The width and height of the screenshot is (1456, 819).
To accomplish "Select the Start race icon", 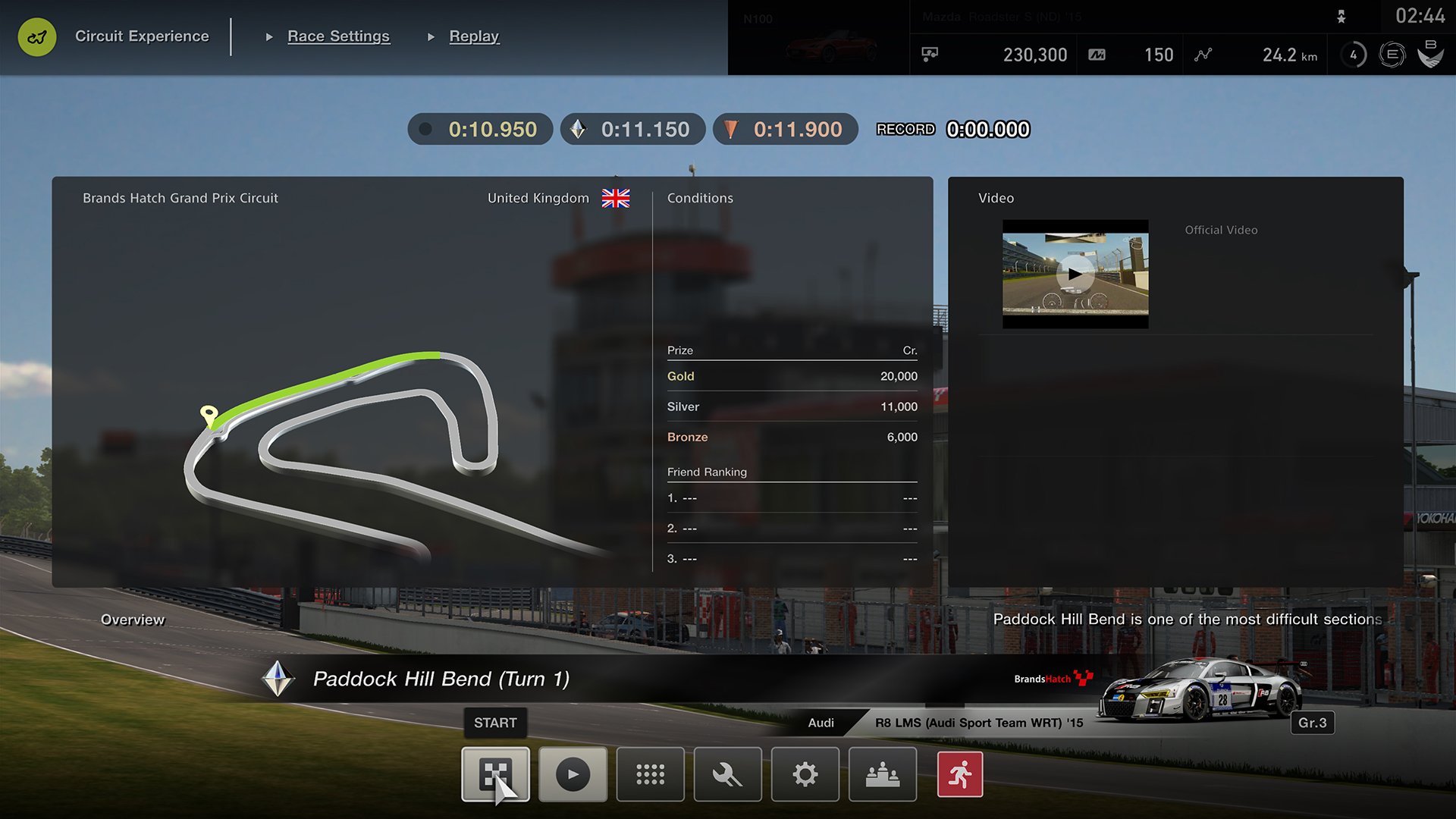I will 495,774.
